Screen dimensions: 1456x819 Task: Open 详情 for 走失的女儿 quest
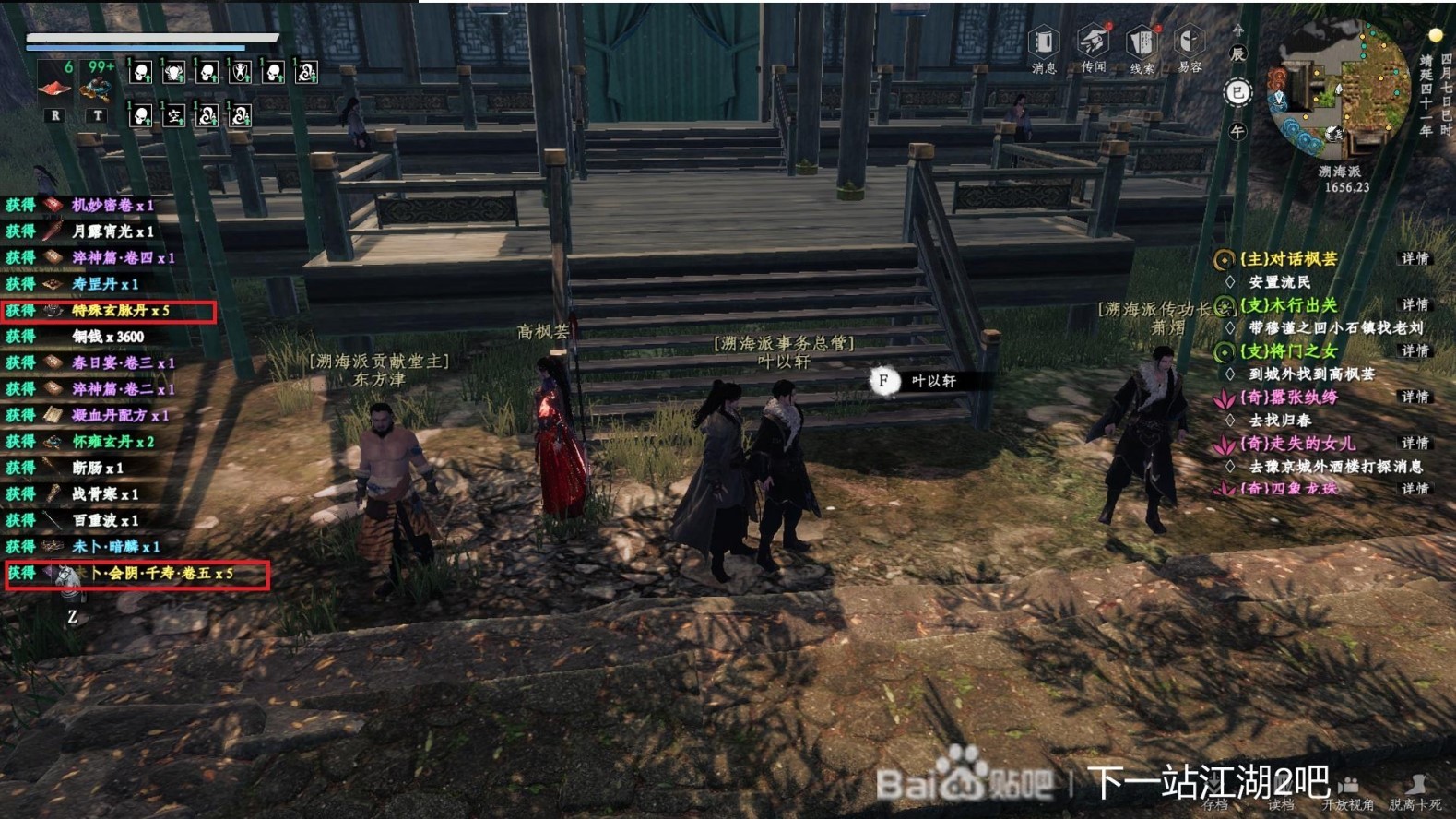pyautogui.click(x=1415, y=443)
